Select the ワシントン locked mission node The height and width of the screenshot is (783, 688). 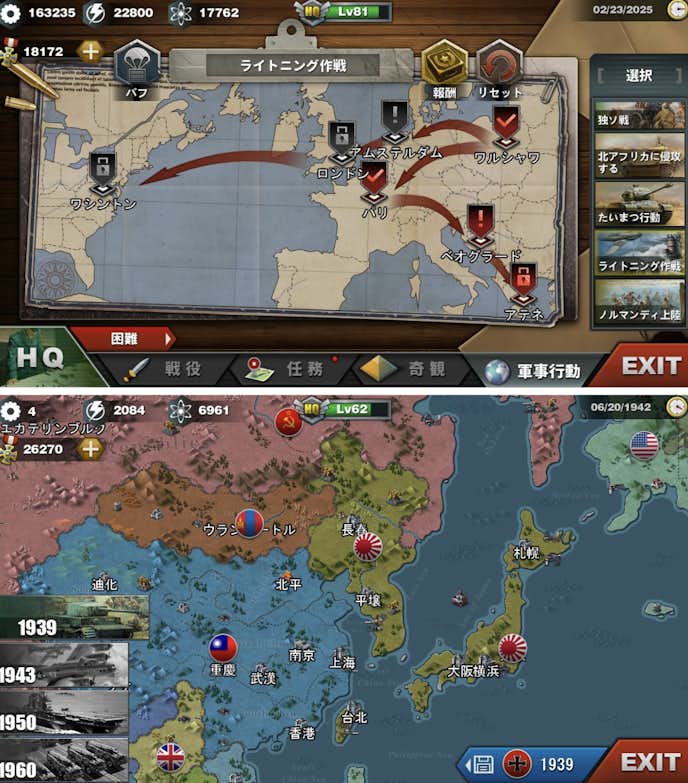(x=103, y=172)
